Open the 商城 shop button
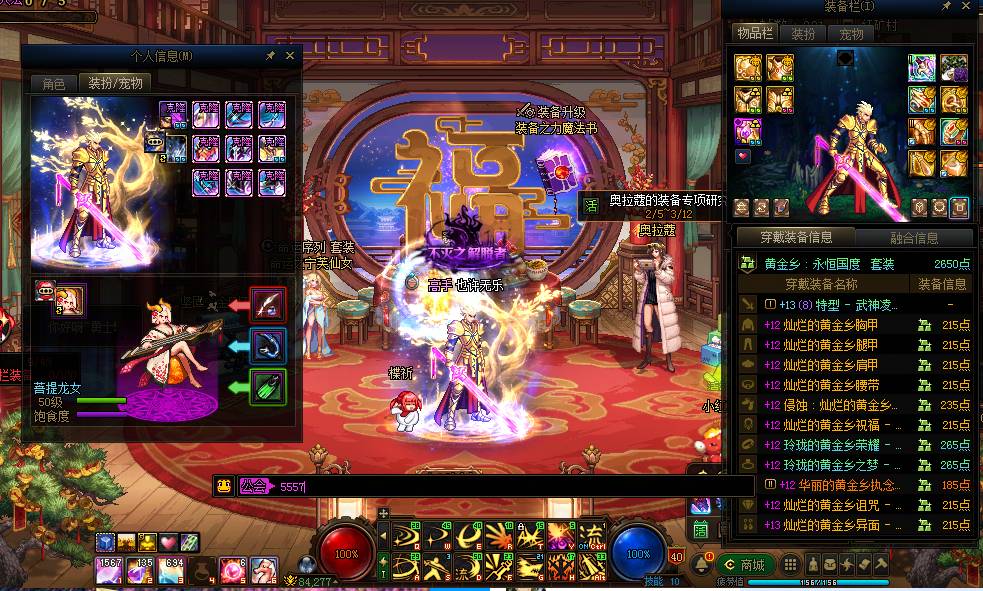The width and height of the screenshot is (983, 591). pos(745,565)
